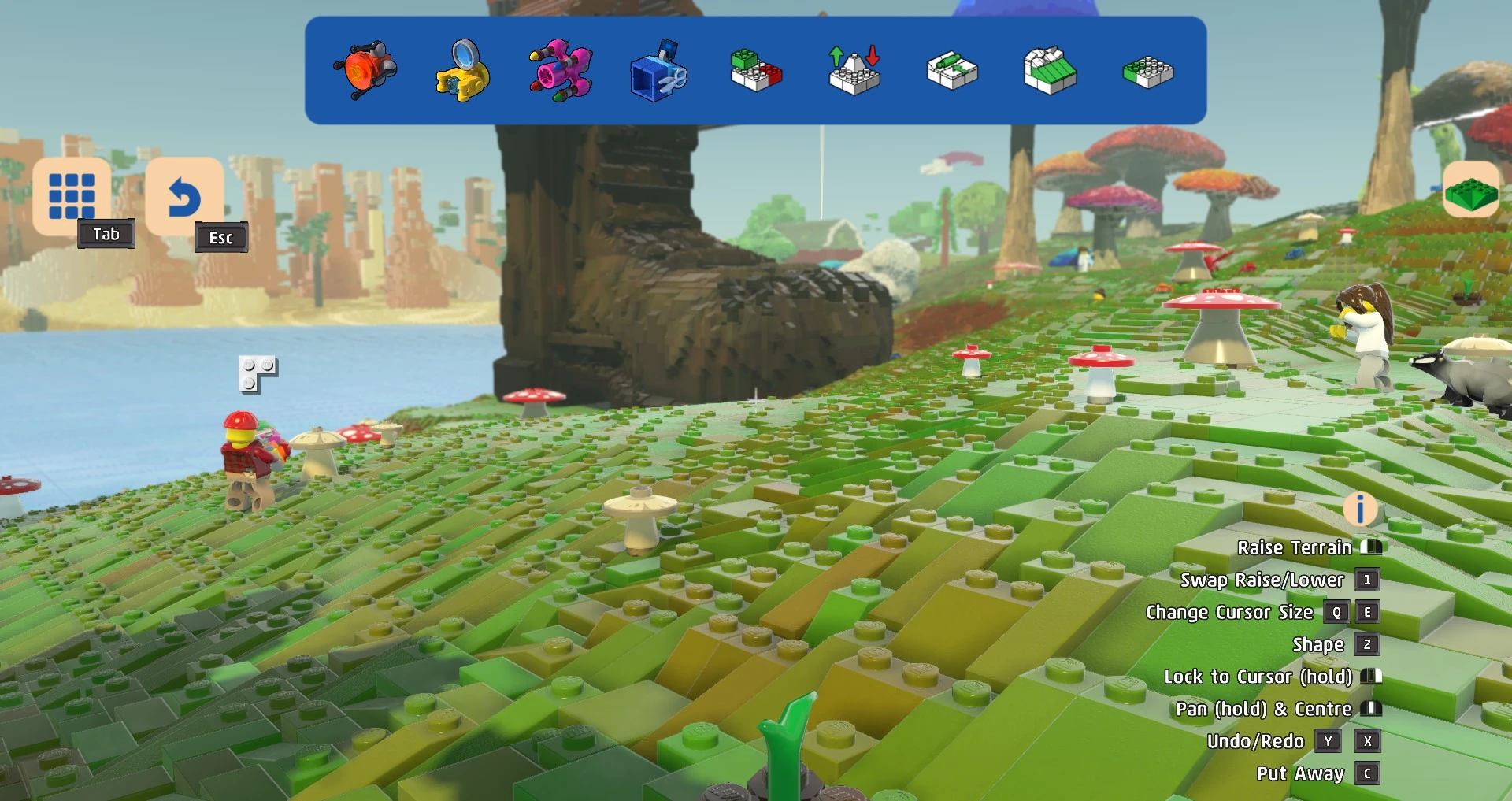Viewport: 1512px width, 801px height.
Task: Select the pink Paint tool
Action: 559,71
